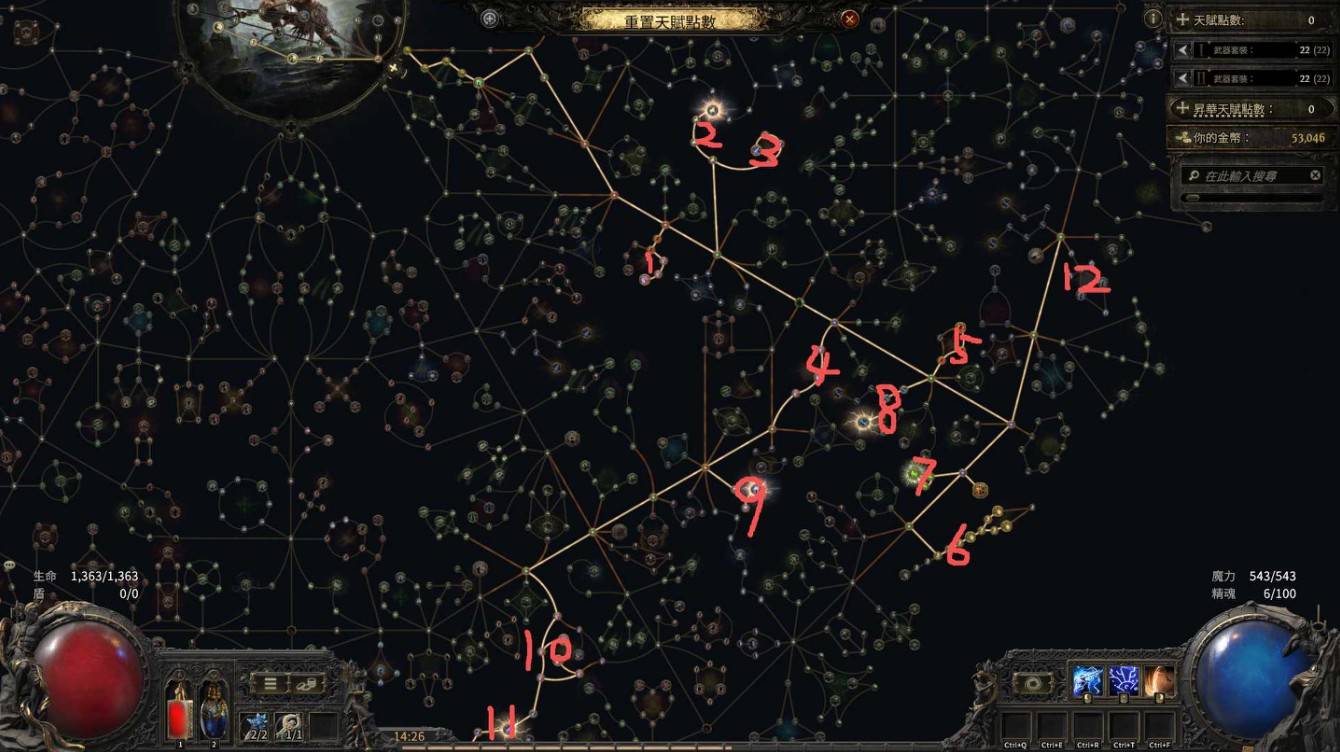1340x752 pixels.
Task: Clear the passive search box
Action: [1316, 175]
